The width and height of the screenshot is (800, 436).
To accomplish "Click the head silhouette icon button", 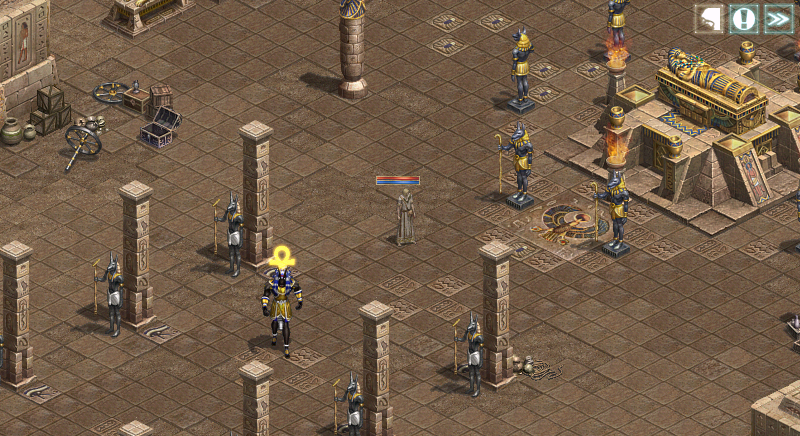I will pos(709,19).
